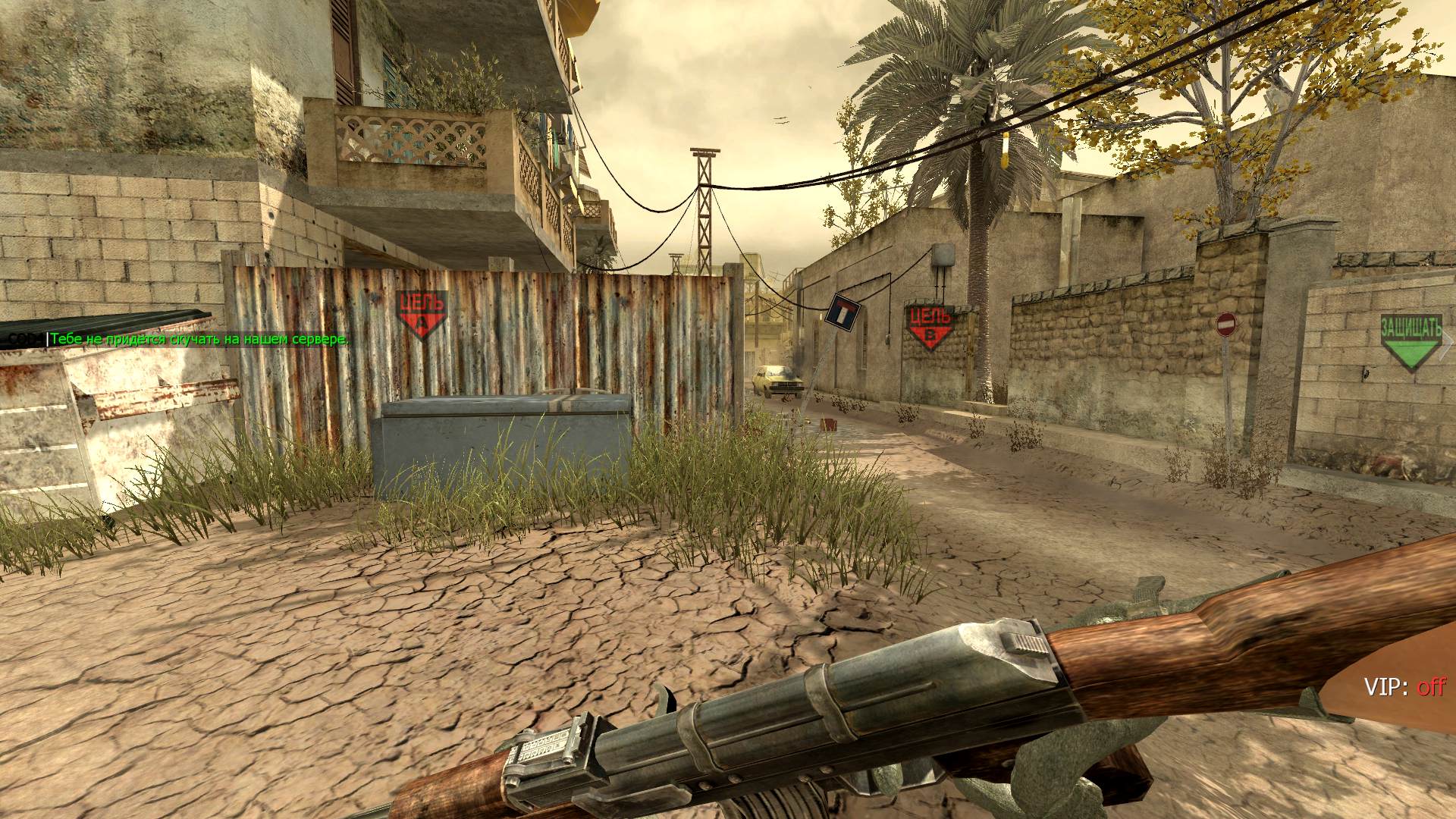Select the red ЦЕЛЬ B objective marker
1456x819 pixels.
coord(930,326)
